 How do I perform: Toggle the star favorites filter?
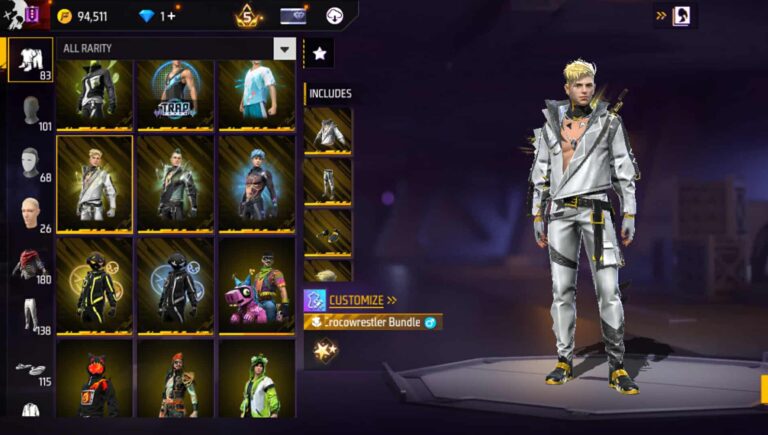click(319, 54)
